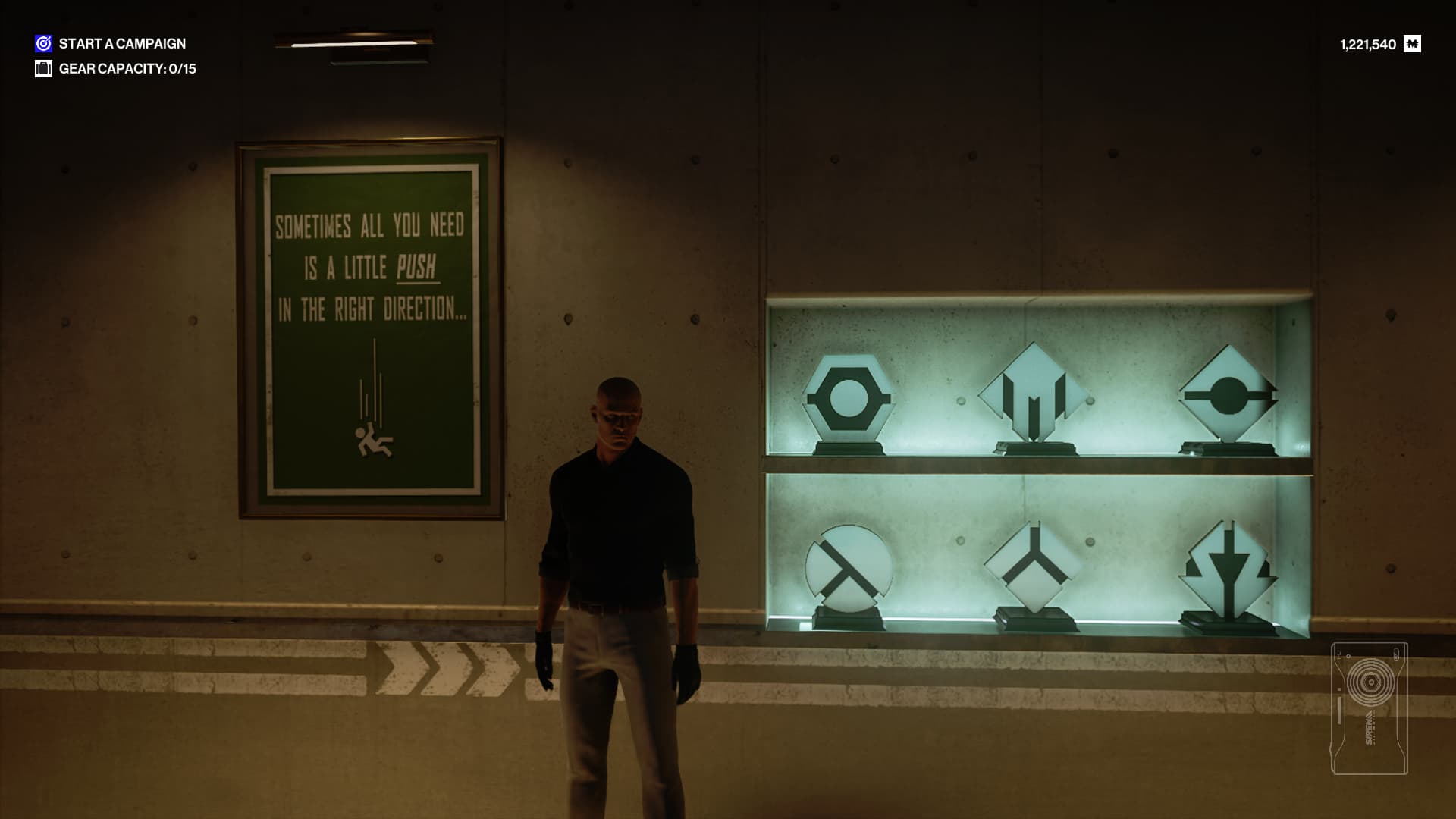The width and height of the screenshot is (1456, 819).
Task: Click the camera item icon
Action: coord(1370,708)
